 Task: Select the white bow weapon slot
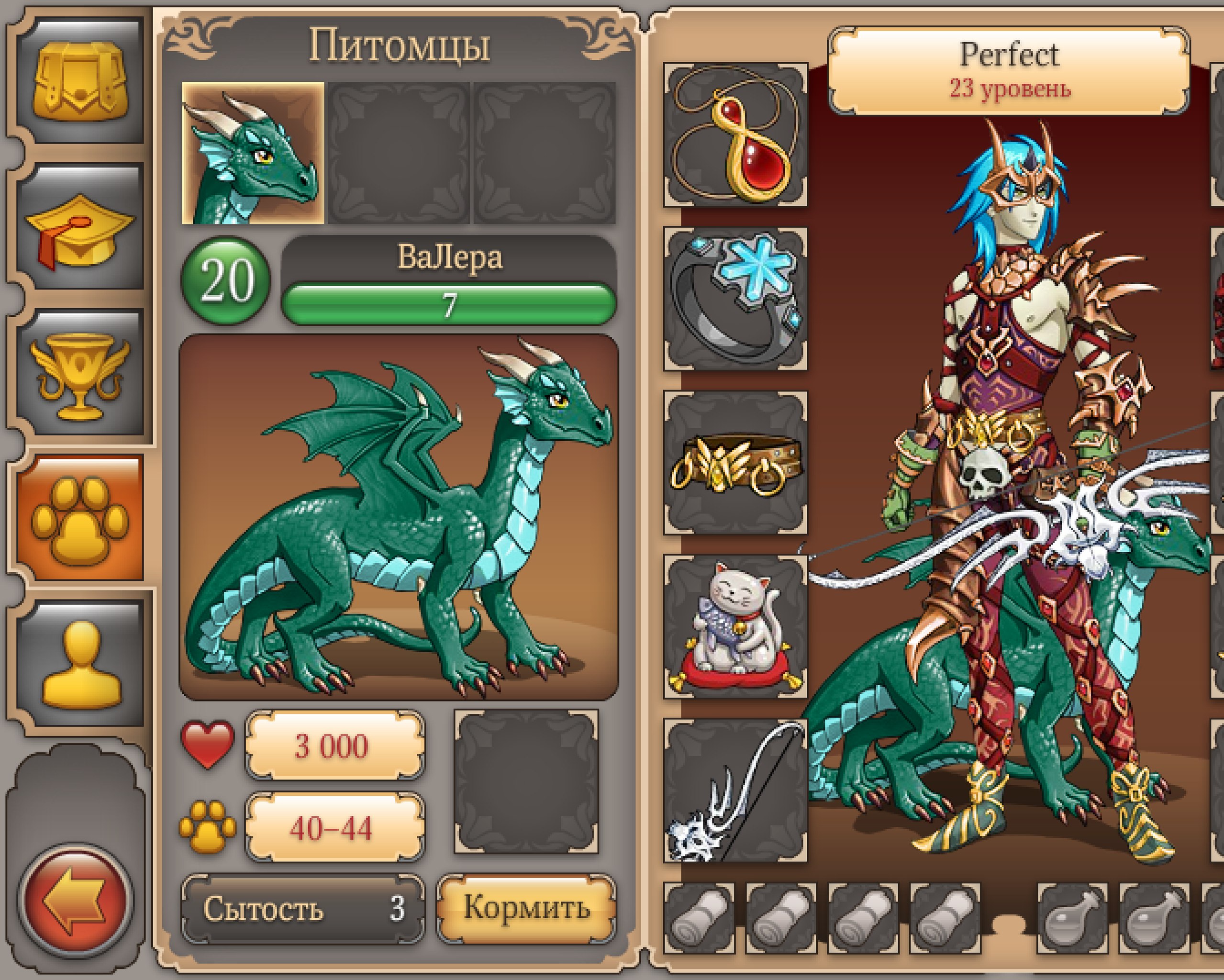pos(735,791)
